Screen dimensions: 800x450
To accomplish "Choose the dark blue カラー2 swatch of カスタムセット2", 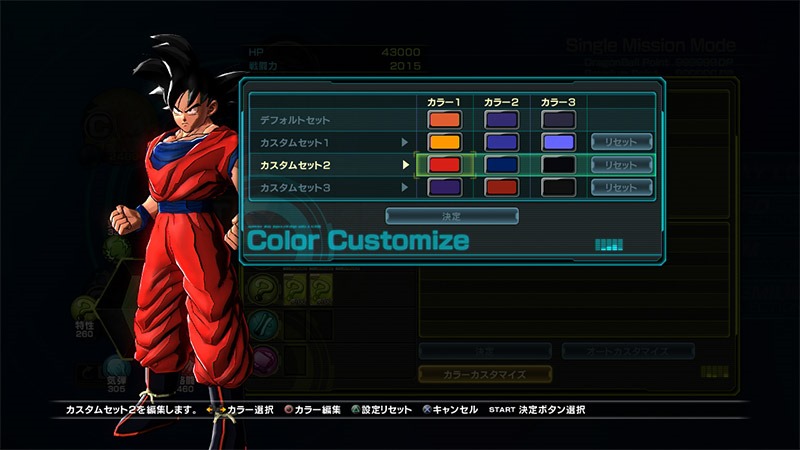I will pos(500,164).
